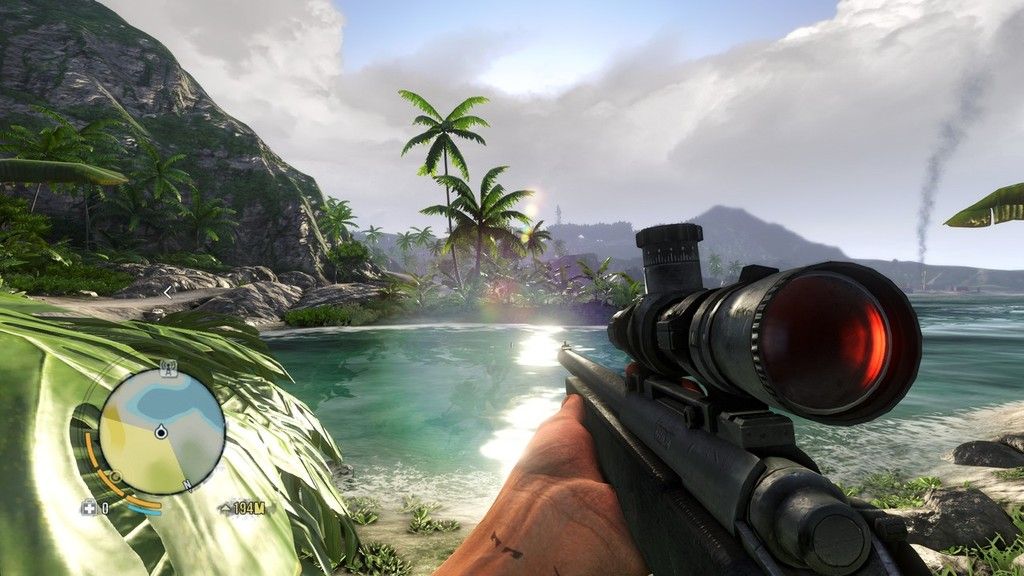Select the player position arrow on minimap
The width and height of the screenshot is (1024, 576).
coord(161,433)
